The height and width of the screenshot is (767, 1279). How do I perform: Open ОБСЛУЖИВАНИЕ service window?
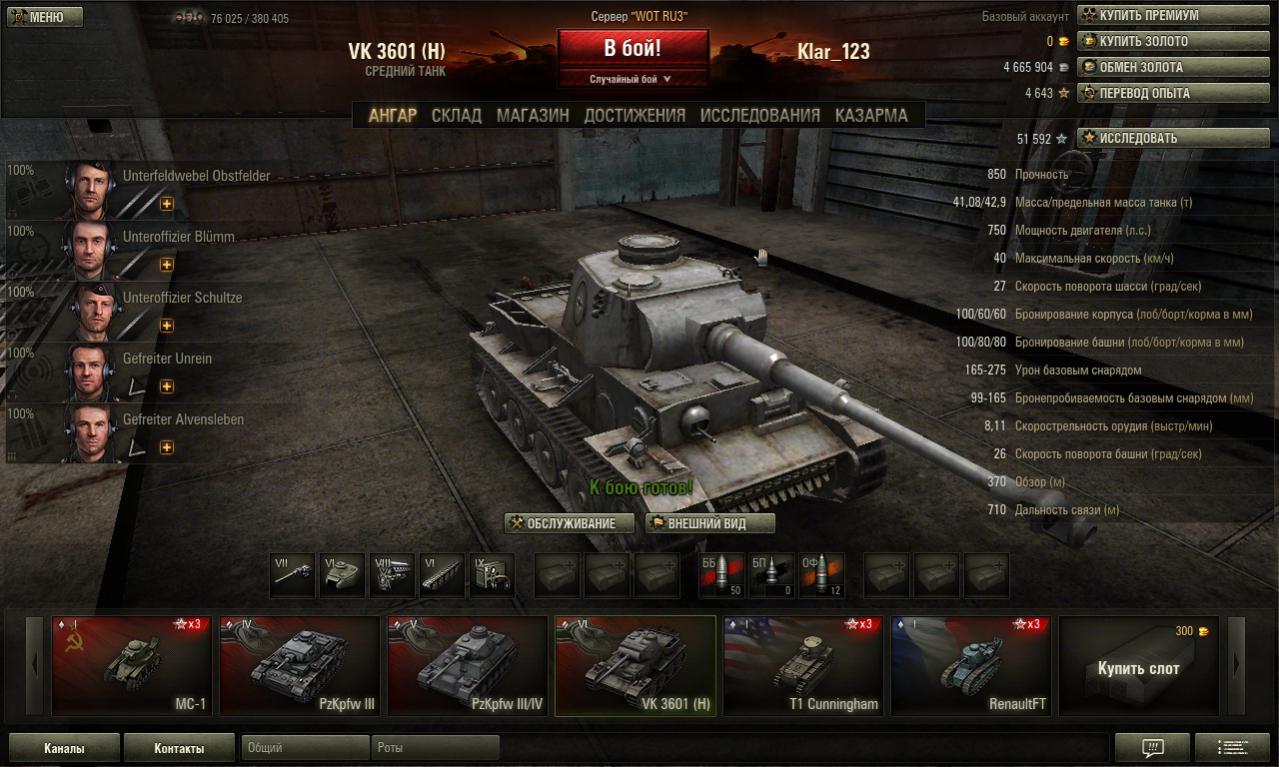tap(570, 523)
